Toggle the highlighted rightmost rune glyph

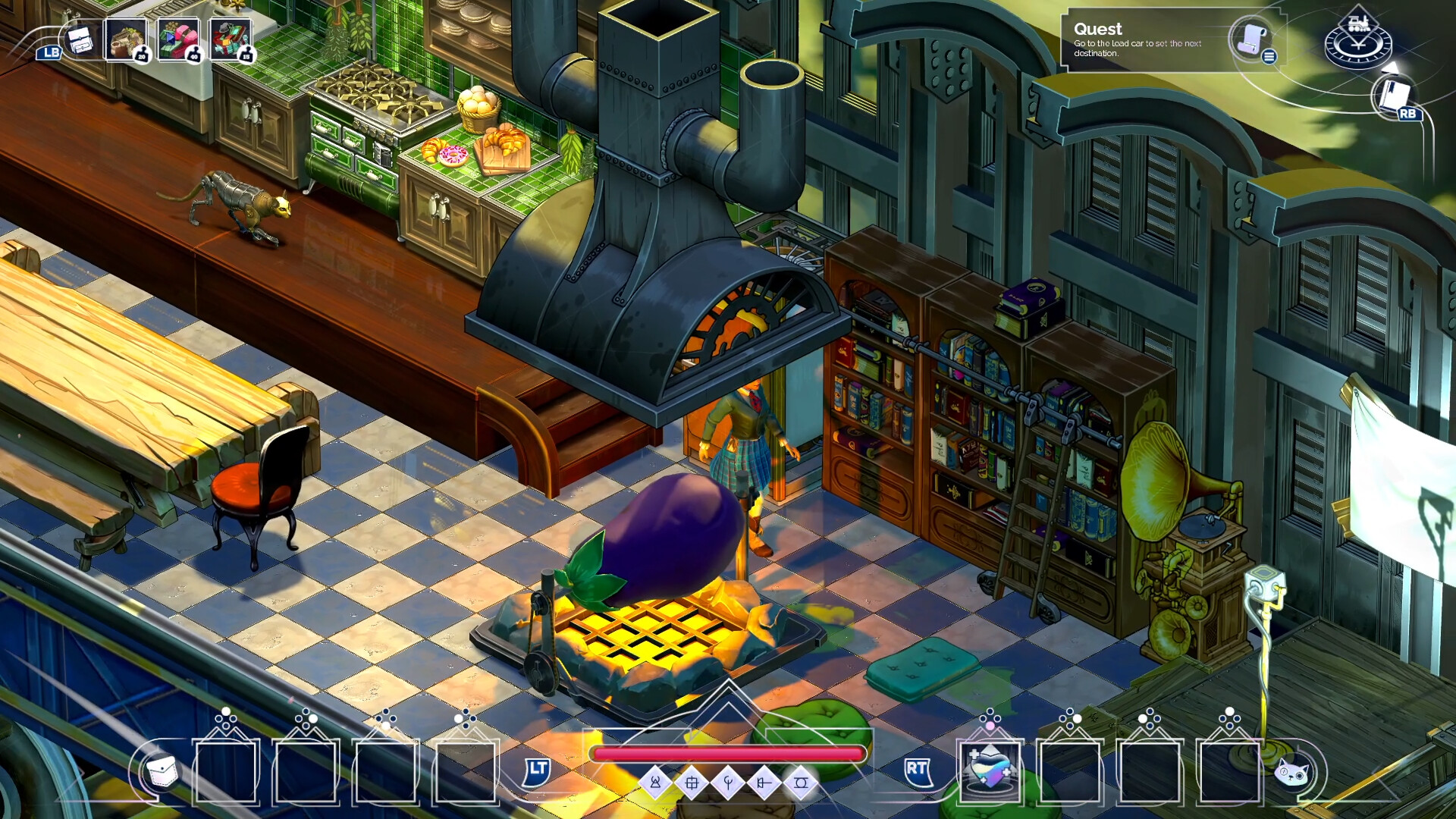pos(801,783)
